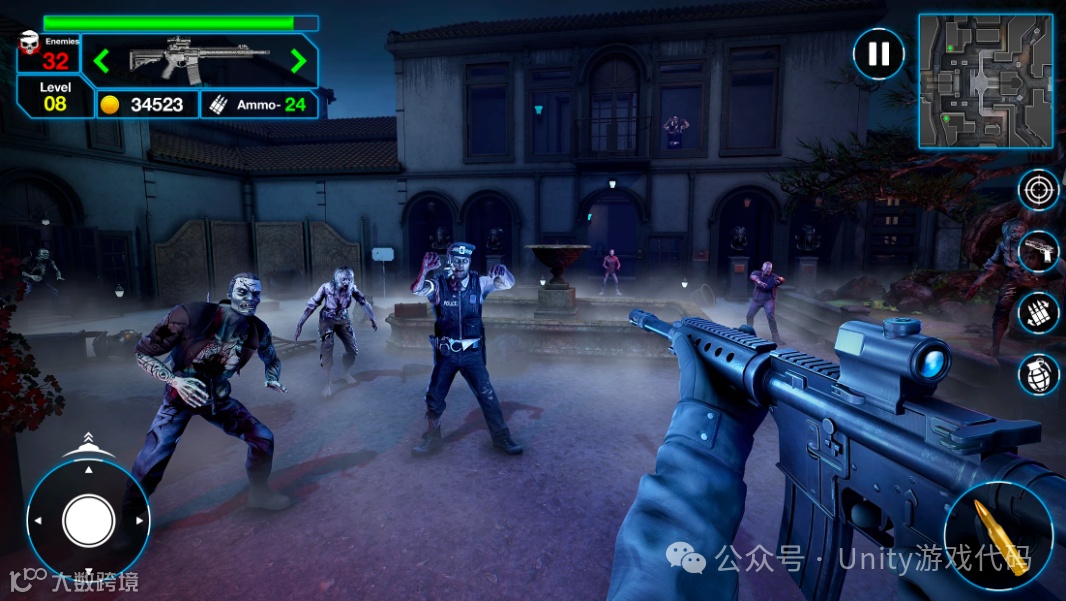The image size is (1066, 601).
Task: Reload using the bullets icon
Action: [x=1038, y=313]
